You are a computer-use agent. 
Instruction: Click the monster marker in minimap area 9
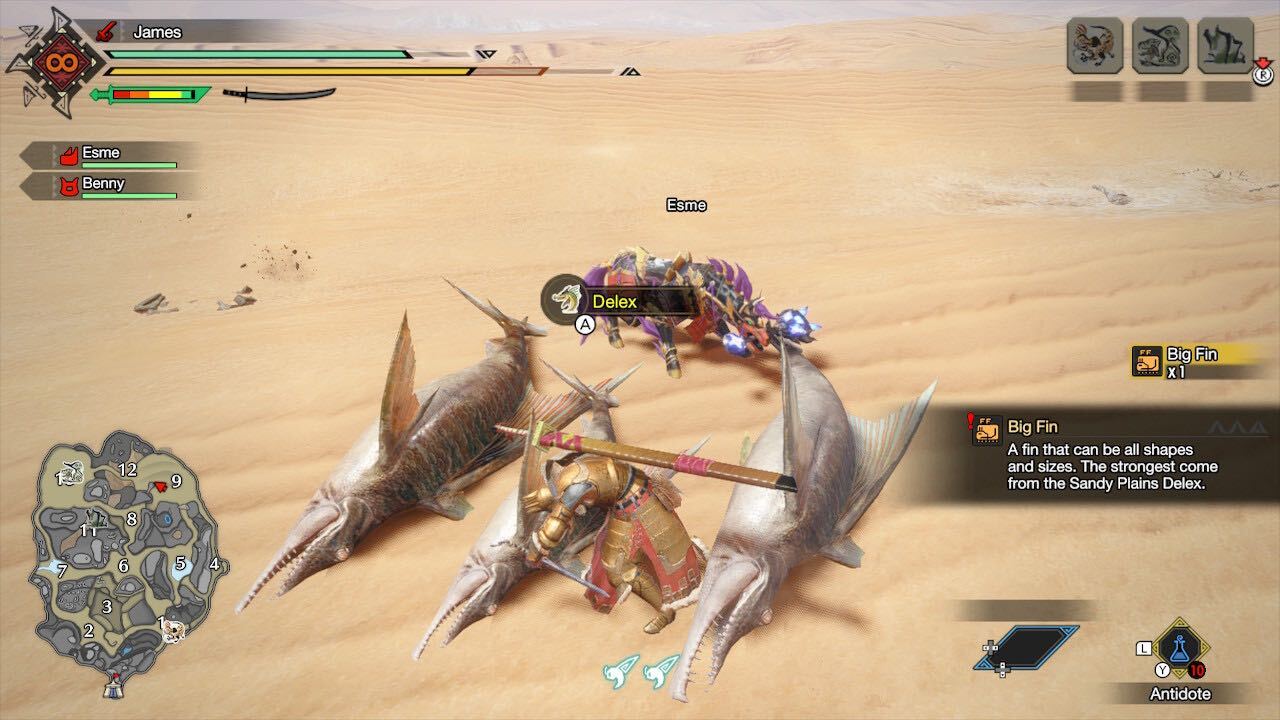point(158,486)
